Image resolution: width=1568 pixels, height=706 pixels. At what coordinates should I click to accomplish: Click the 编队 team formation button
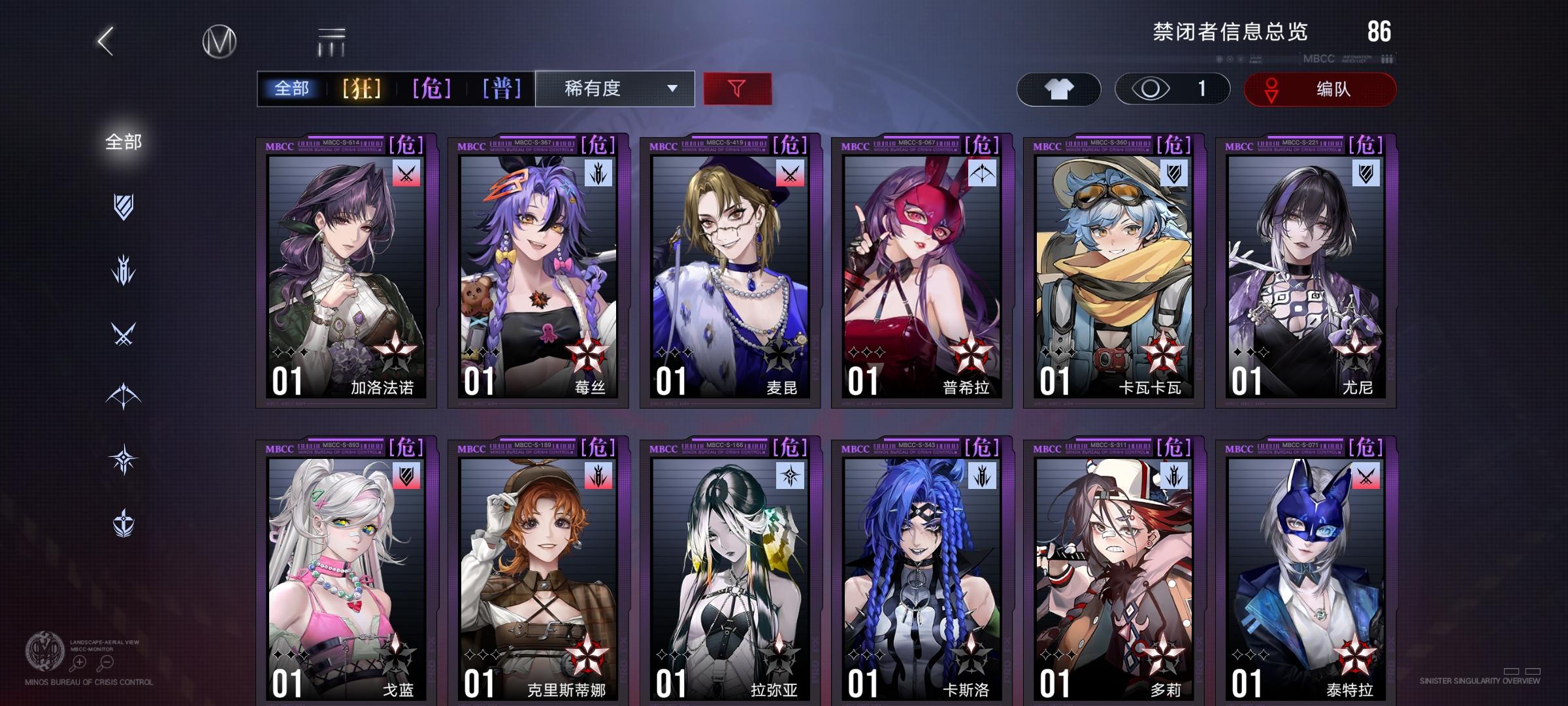tap(1320, 89)
